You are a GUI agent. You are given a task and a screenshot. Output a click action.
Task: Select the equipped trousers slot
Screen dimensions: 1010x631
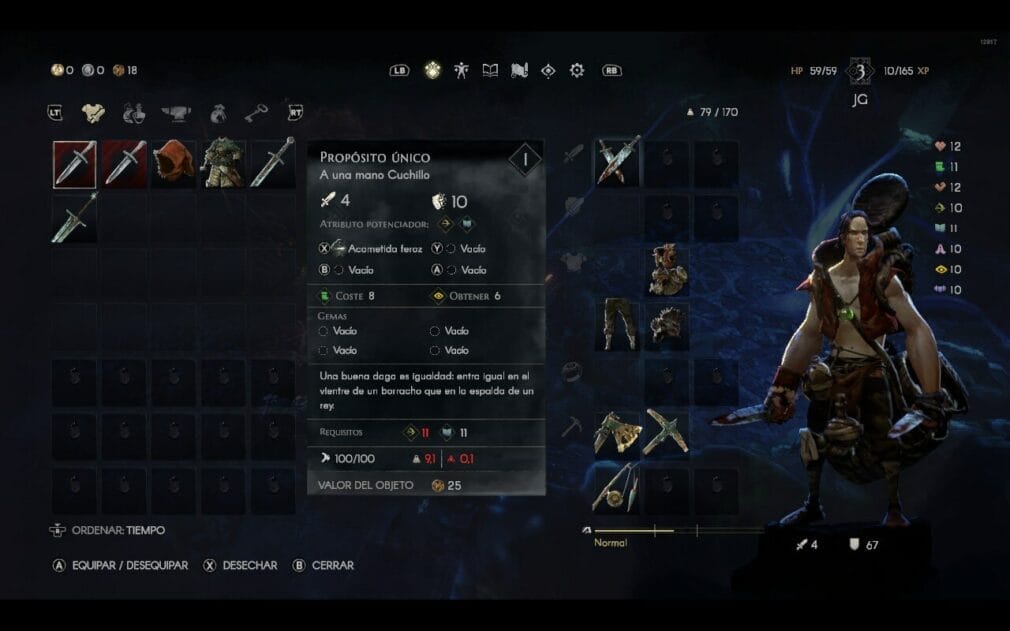tap(618, 324)
